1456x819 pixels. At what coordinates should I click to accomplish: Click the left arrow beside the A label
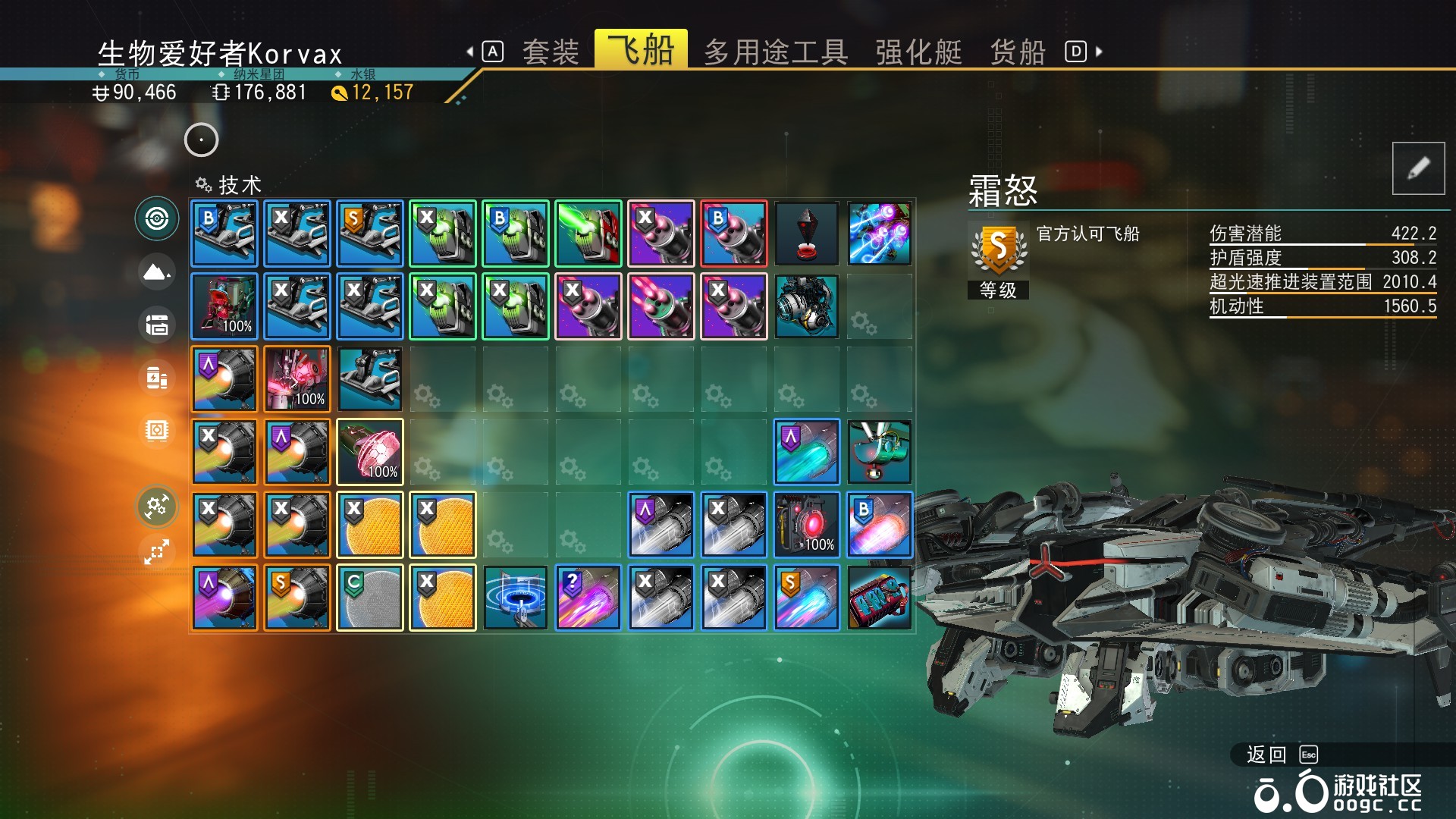click(x=470, y=51)
